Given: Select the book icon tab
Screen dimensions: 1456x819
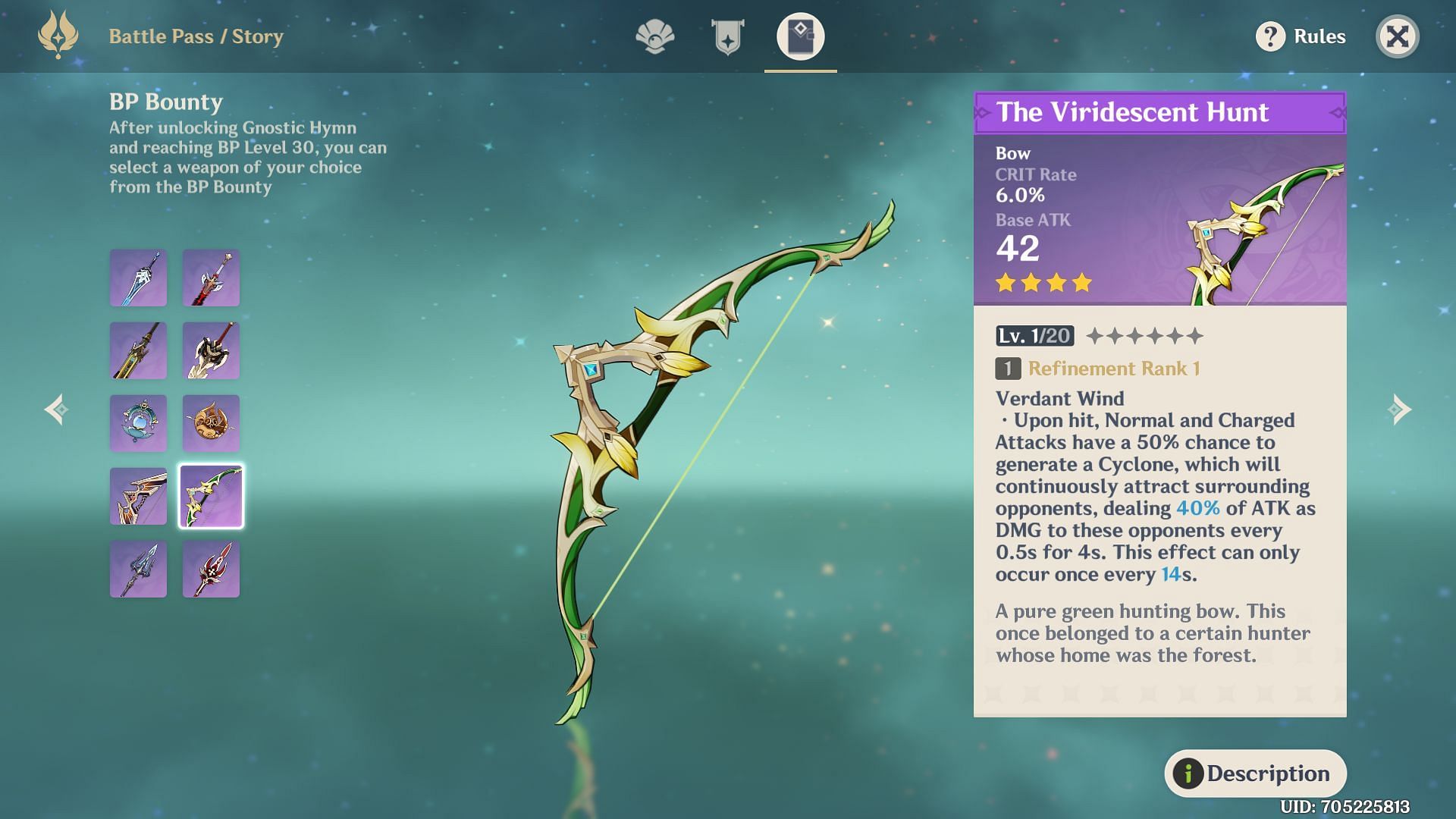Looking at the screenshot, I should 800,36.
